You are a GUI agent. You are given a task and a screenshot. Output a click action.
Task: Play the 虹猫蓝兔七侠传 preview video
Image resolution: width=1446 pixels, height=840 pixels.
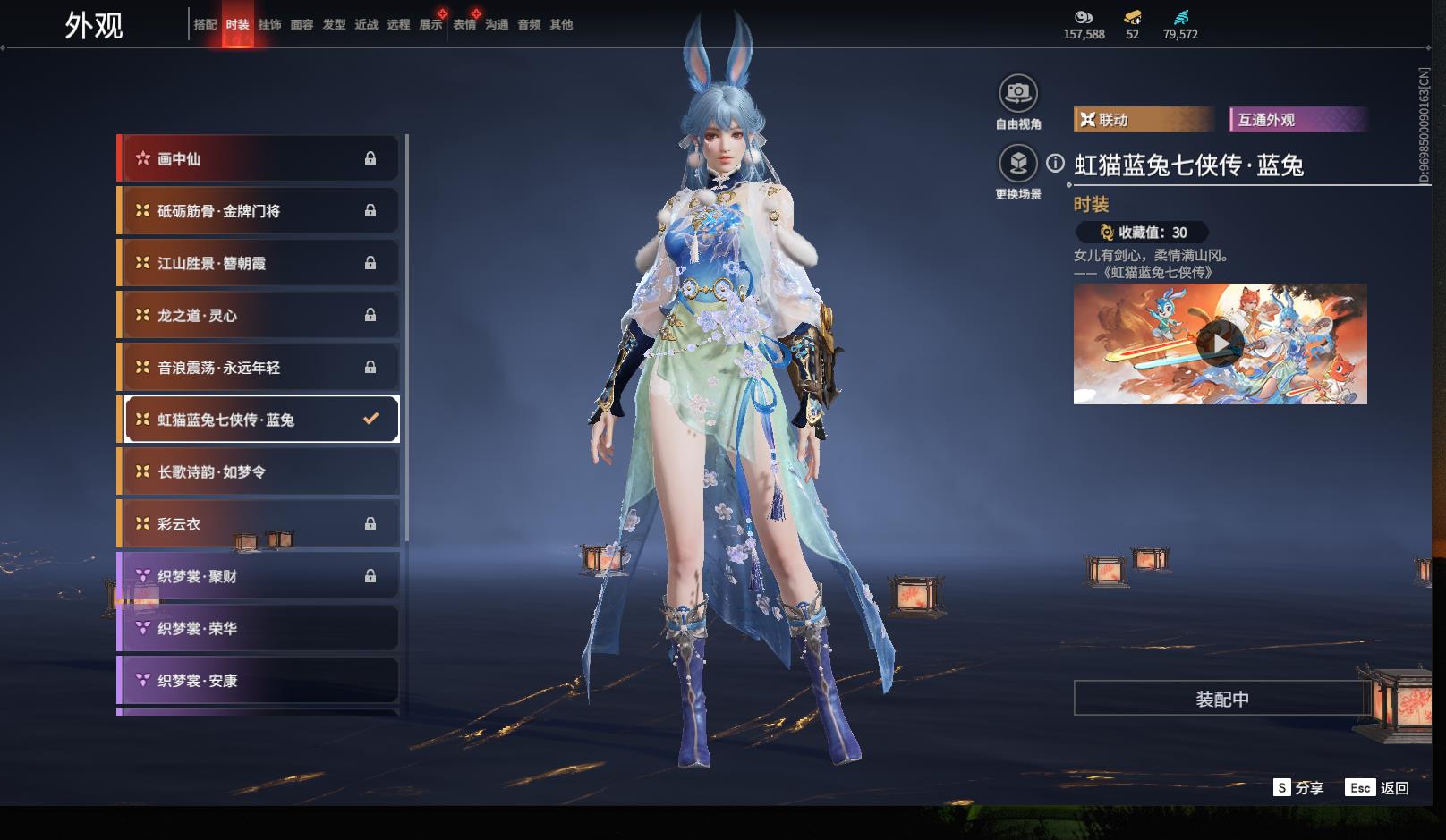(x=1220, y=344)
